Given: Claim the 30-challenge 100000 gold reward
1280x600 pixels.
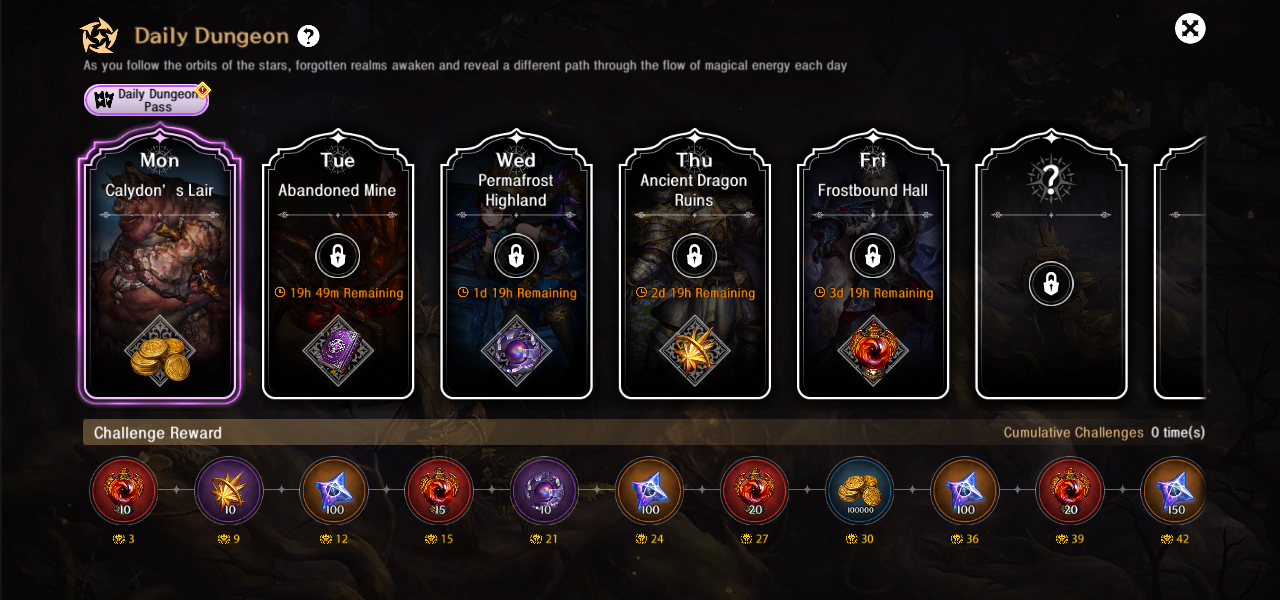Looking at the screenshot, I should point(859,491).
